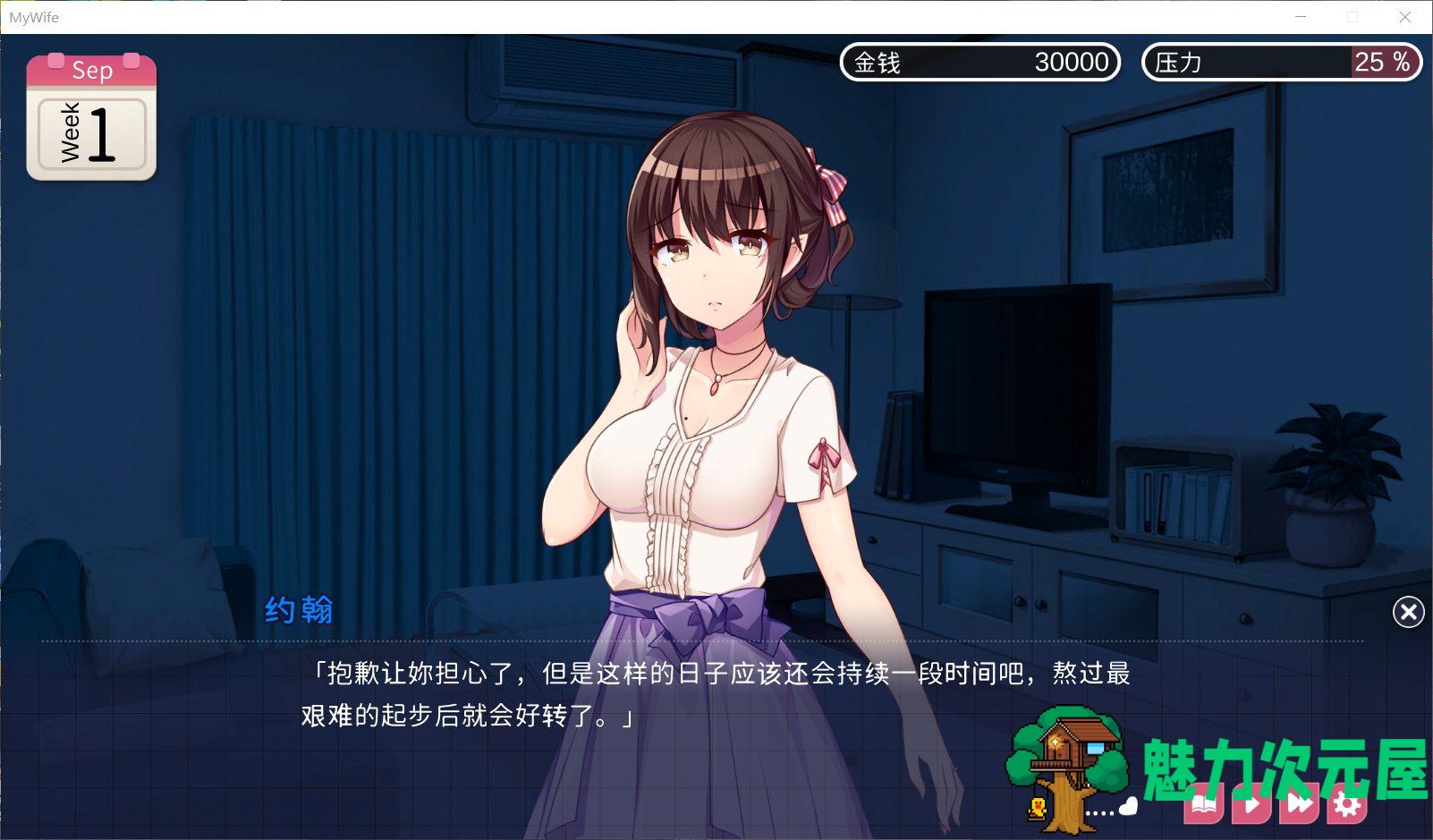This screenshot has width=1433, height=840.
Task: Click the 25% stress value
Action: point(1378,62)
